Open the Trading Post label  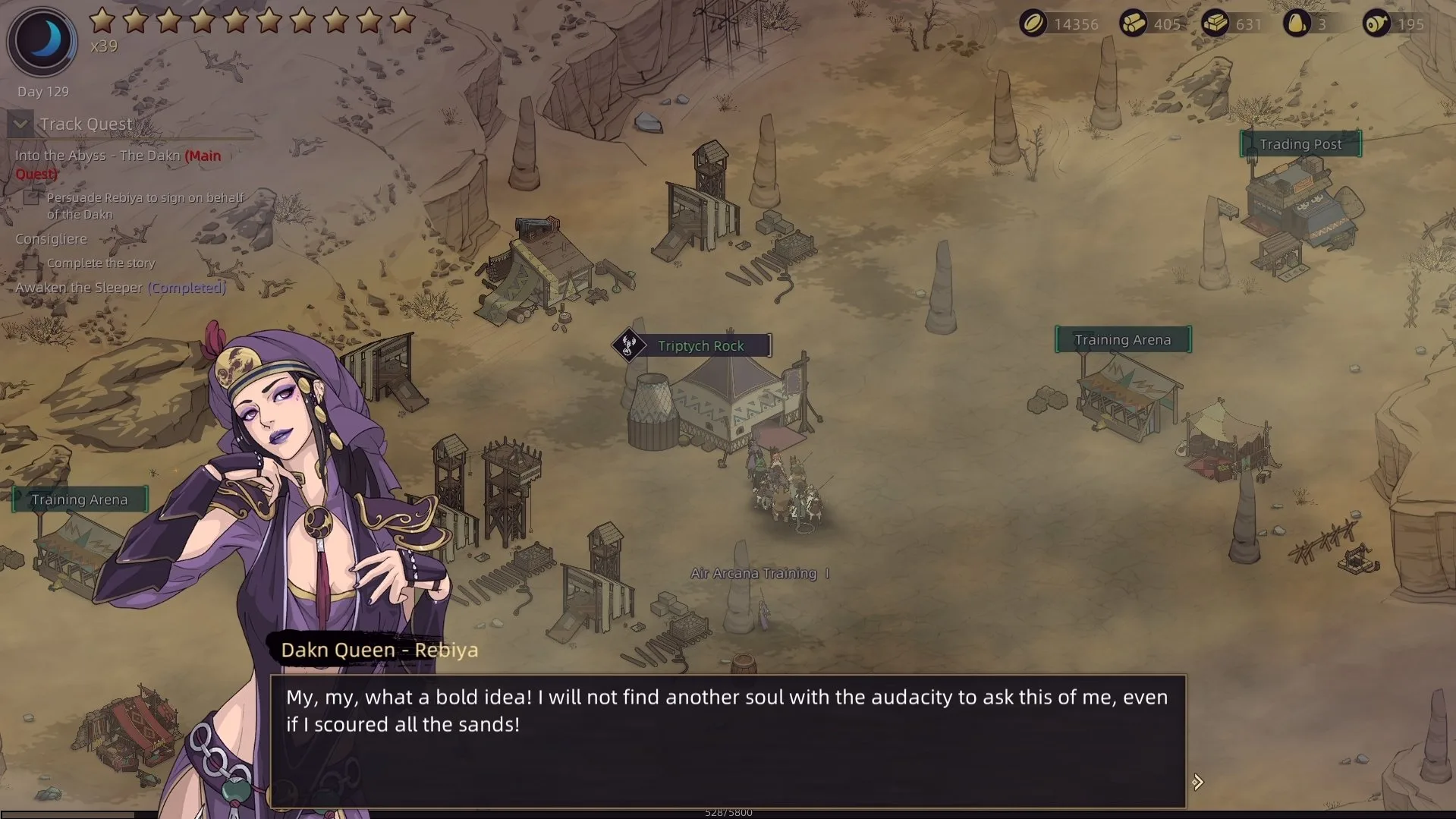[1300, 144]
